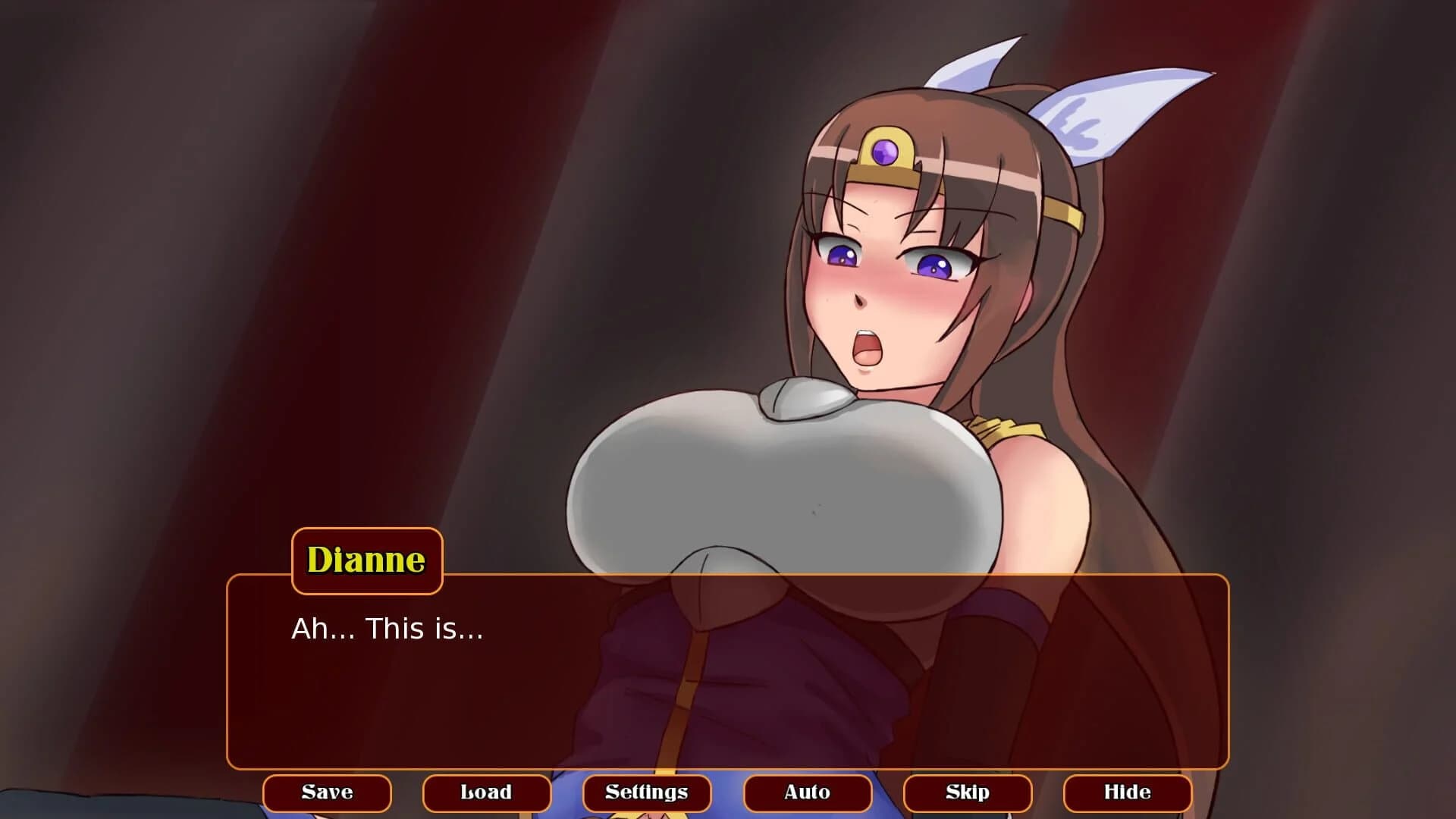Click the Load button in the quick menu
1456x819 pixels.
point(486,792)
